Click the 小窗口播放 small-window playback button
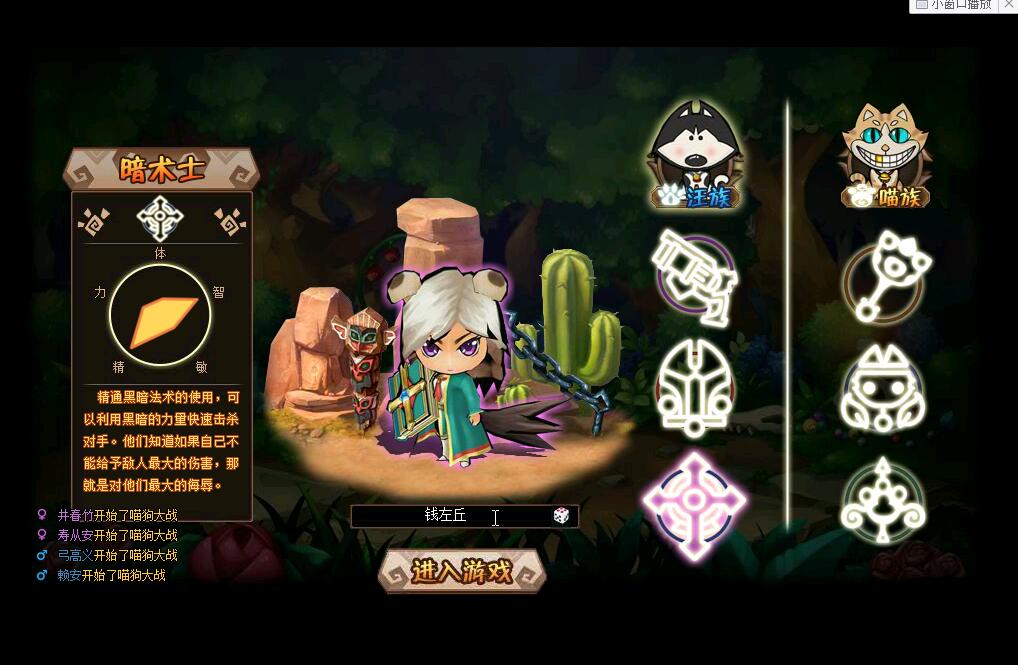Screen dimensions: 1018x665 point(960,5)
